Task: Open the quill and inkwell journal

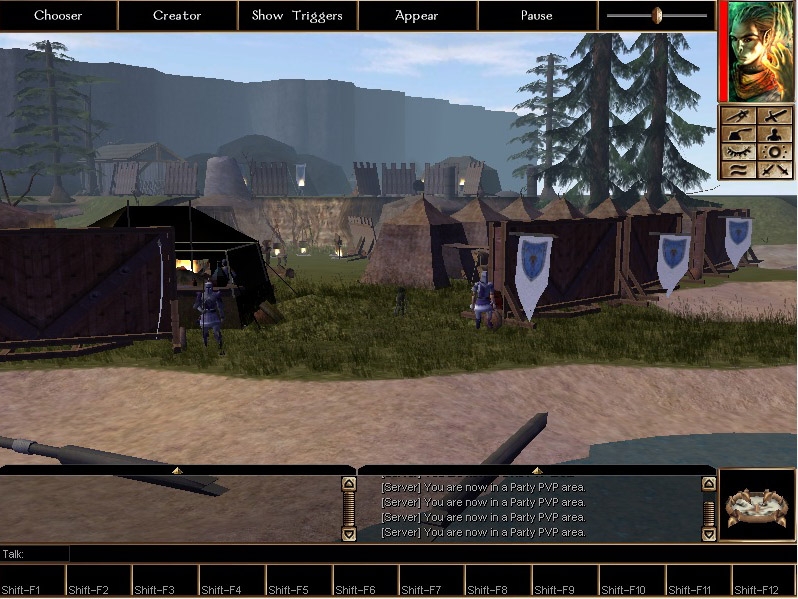Action: coord(739,134)
